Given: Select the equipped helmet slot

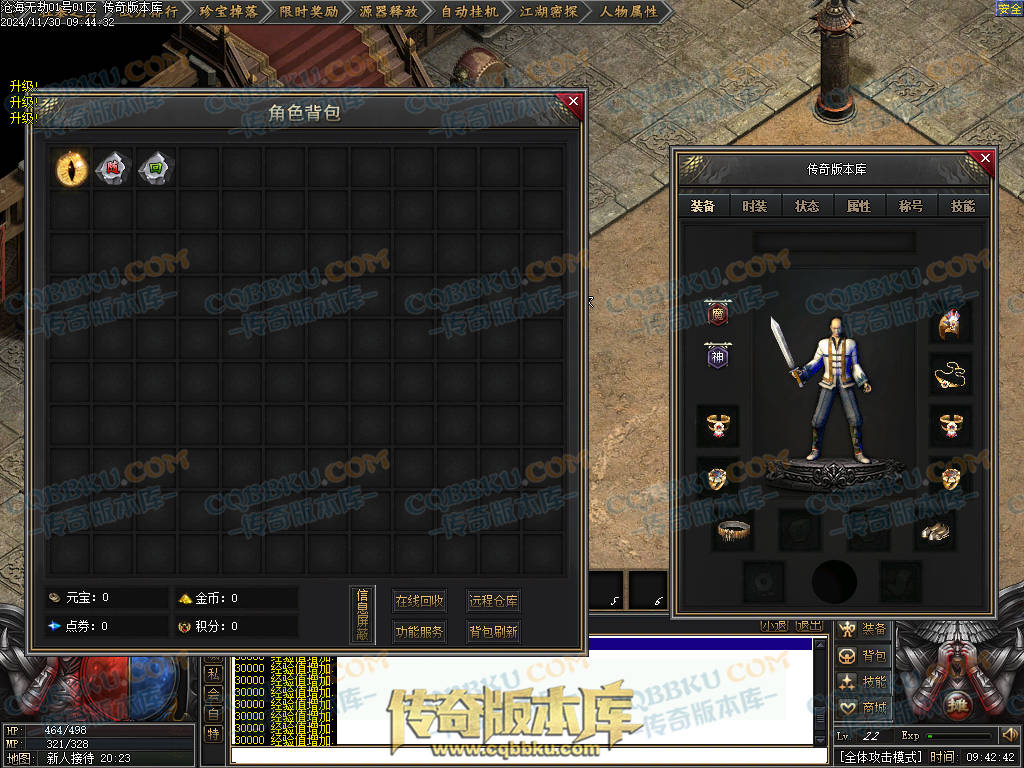Looking at the screenshot, I should click(x=951, y=325).
